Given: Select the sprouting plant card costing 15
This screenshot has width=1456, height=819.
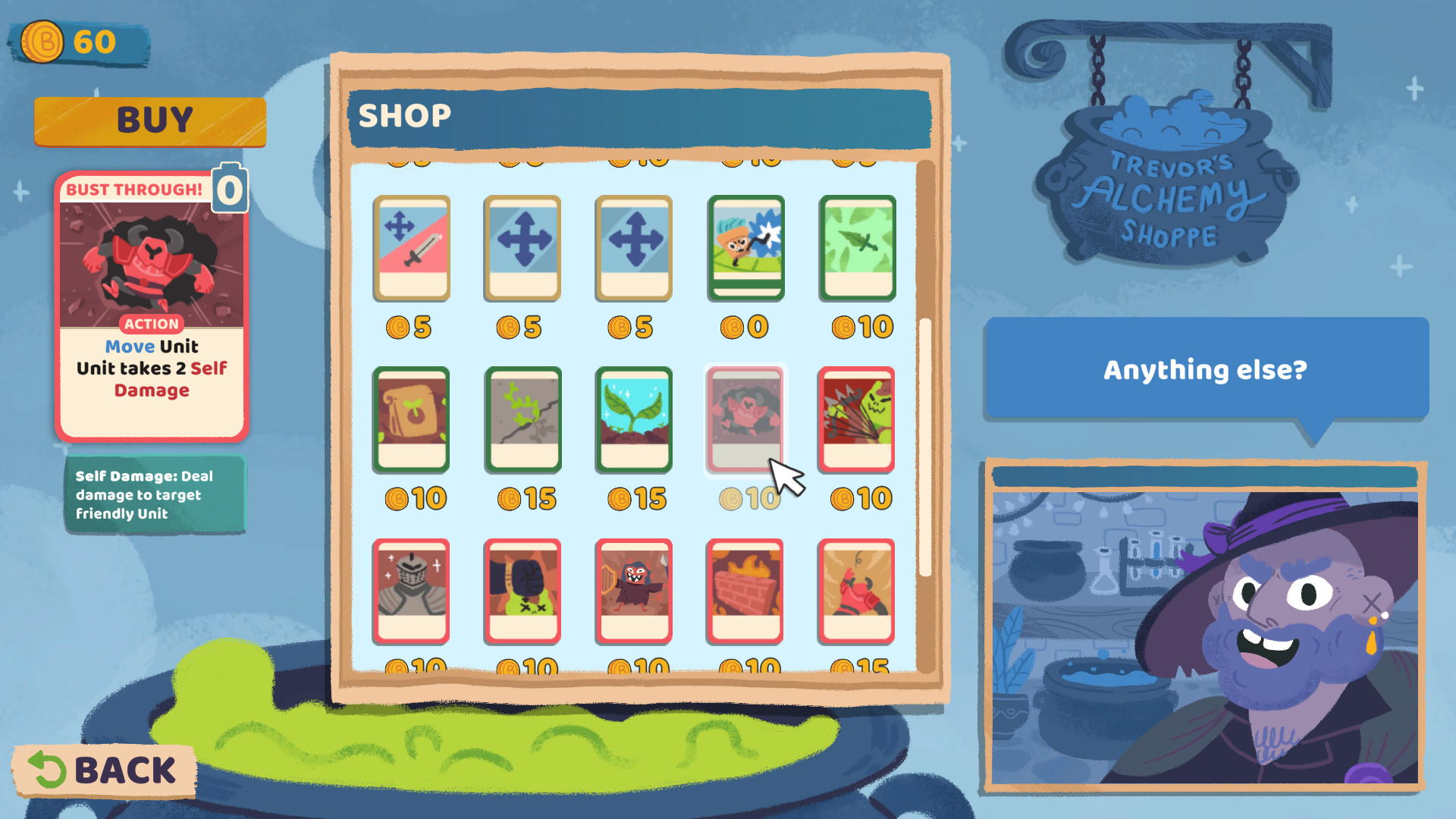Looking at the screenshot, I should point(634,421).
